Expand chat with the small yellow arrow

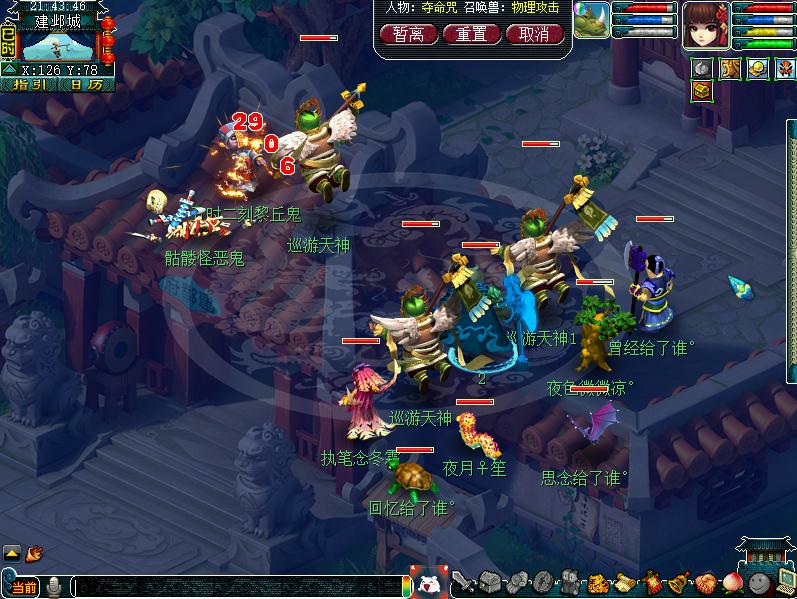11,552
